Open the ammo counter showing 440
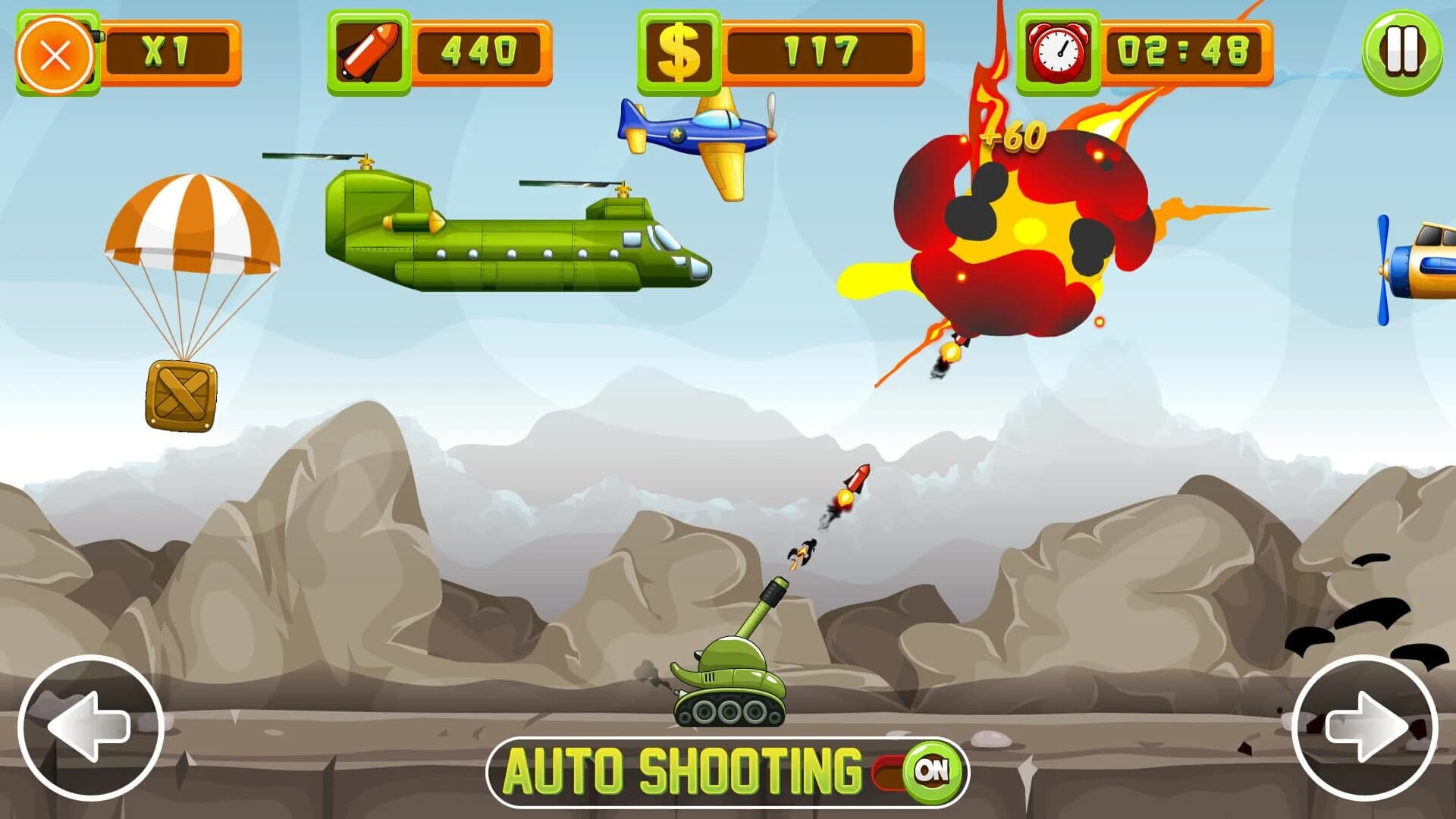 coord(478,49)
